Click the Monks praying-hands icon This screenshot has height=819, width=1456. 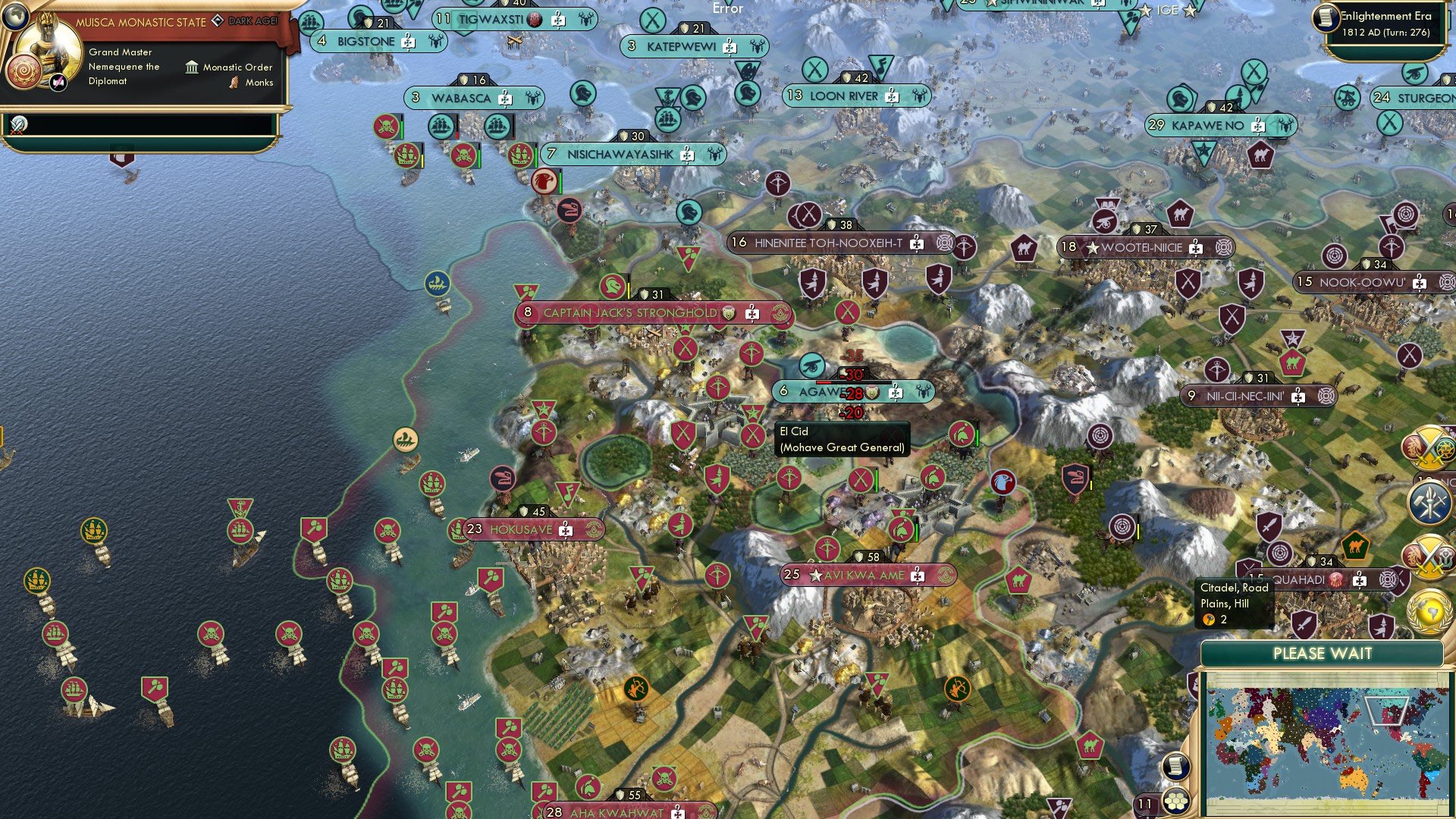234,83
